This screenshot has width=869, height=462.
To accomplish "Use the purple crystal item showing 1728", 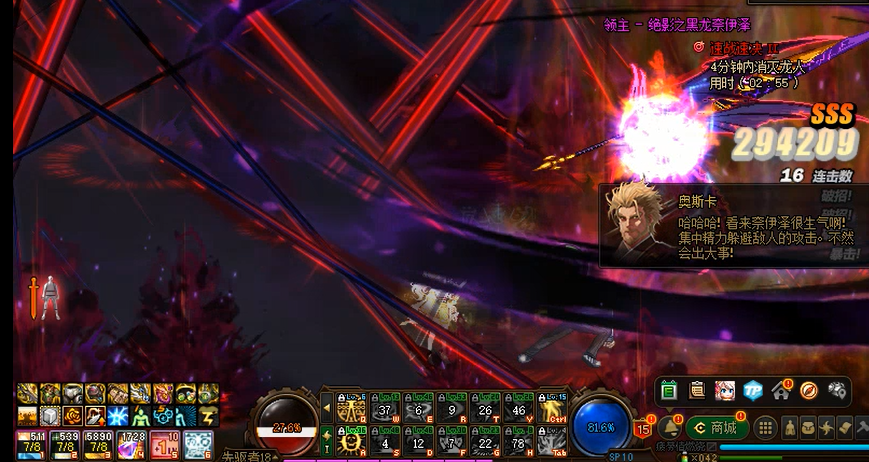I will pos(131,445).
